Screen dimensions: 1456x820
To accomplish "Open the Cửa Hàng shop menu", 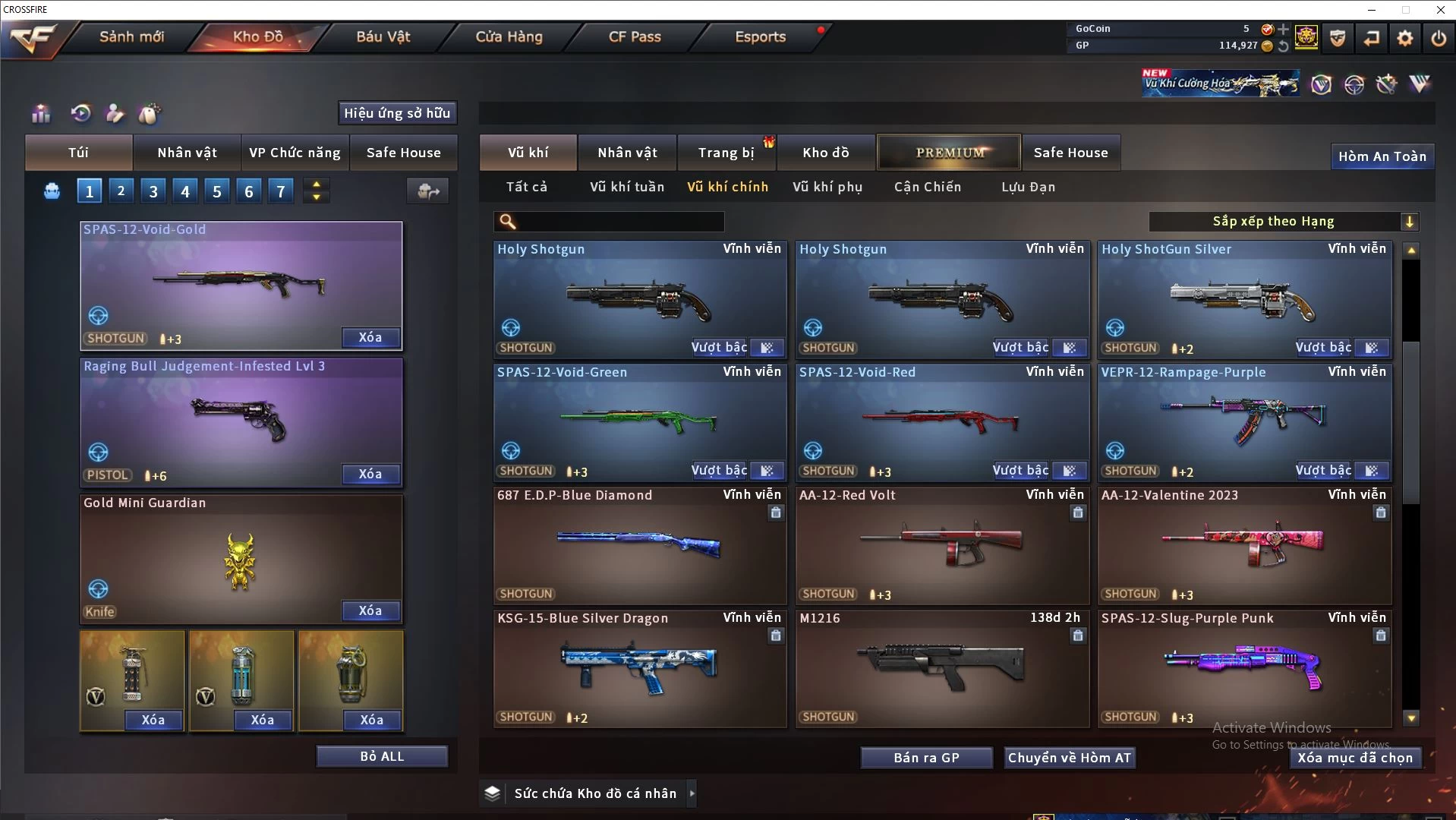I will (509, 36).
